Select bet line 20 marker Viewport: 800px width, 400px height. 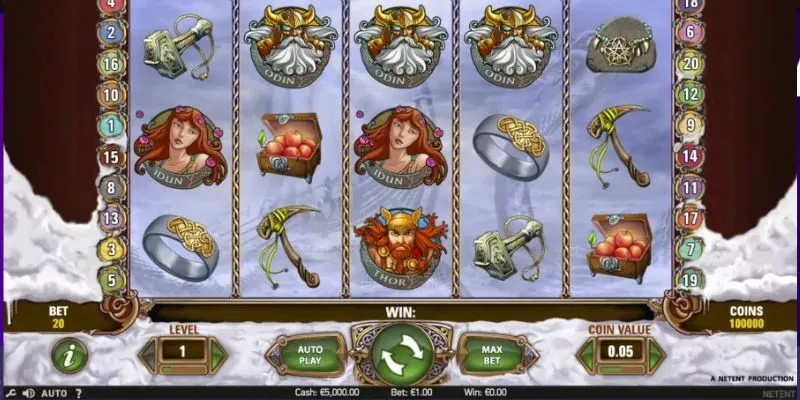688,62
